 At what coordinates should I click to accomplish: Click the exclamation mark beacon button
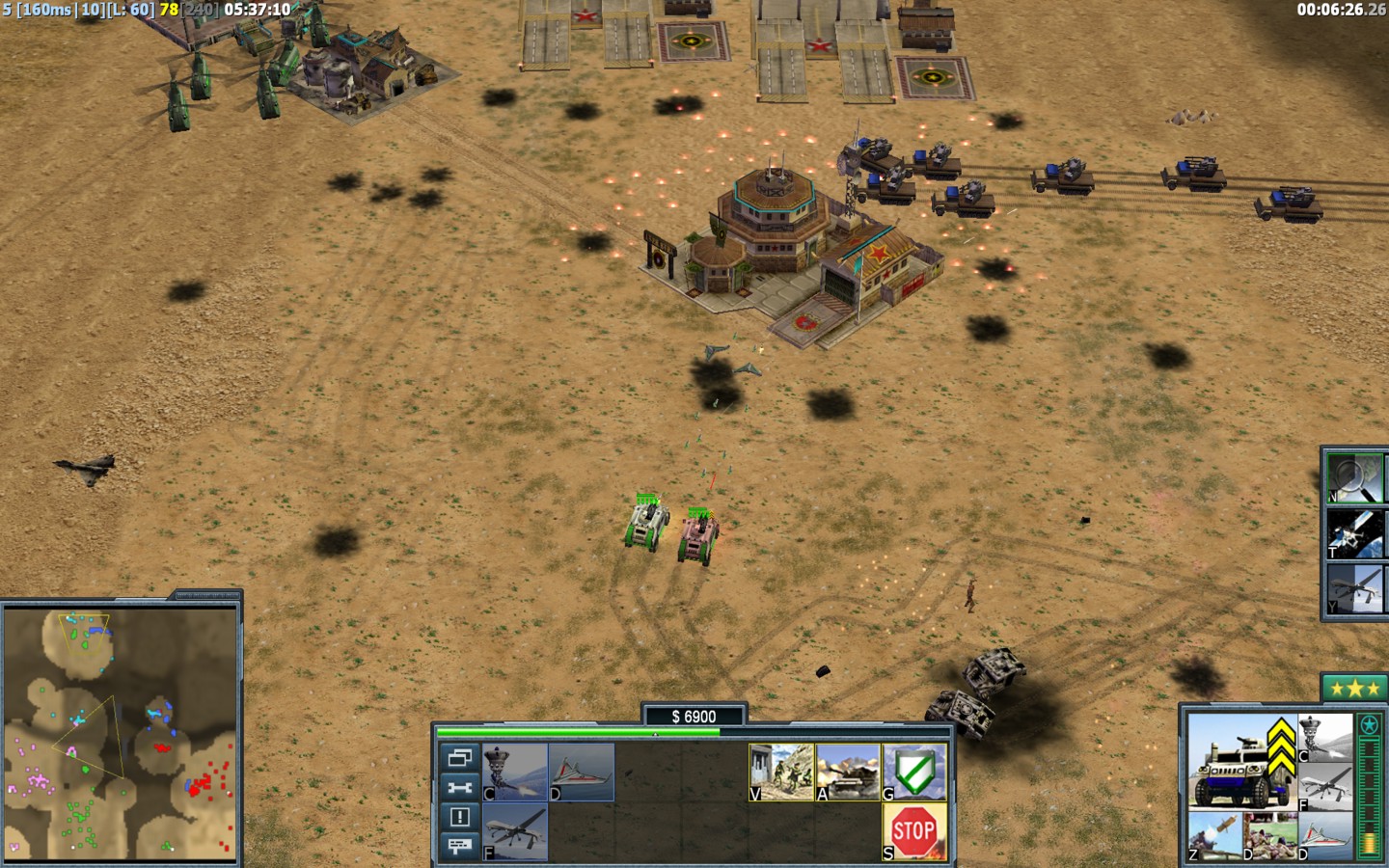coord(459,817)
